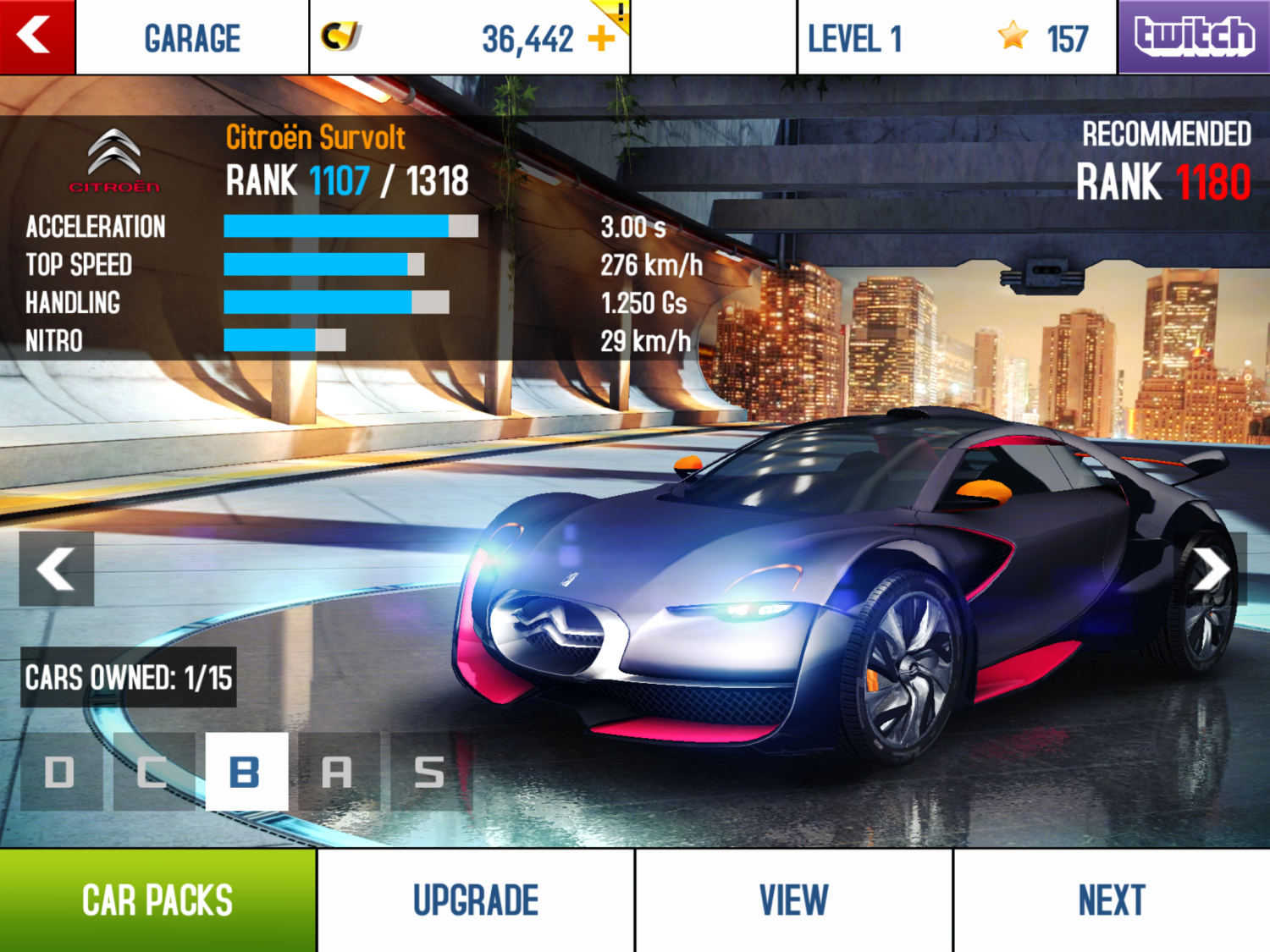
Task: Continue with the Next button
Action: click(1112, 900)
